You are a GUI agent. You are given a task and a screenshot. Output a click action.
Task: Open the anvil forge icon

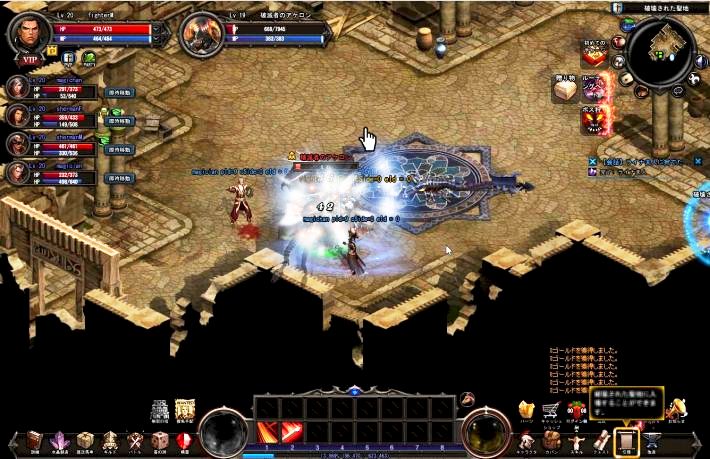[x=653, y=440]
